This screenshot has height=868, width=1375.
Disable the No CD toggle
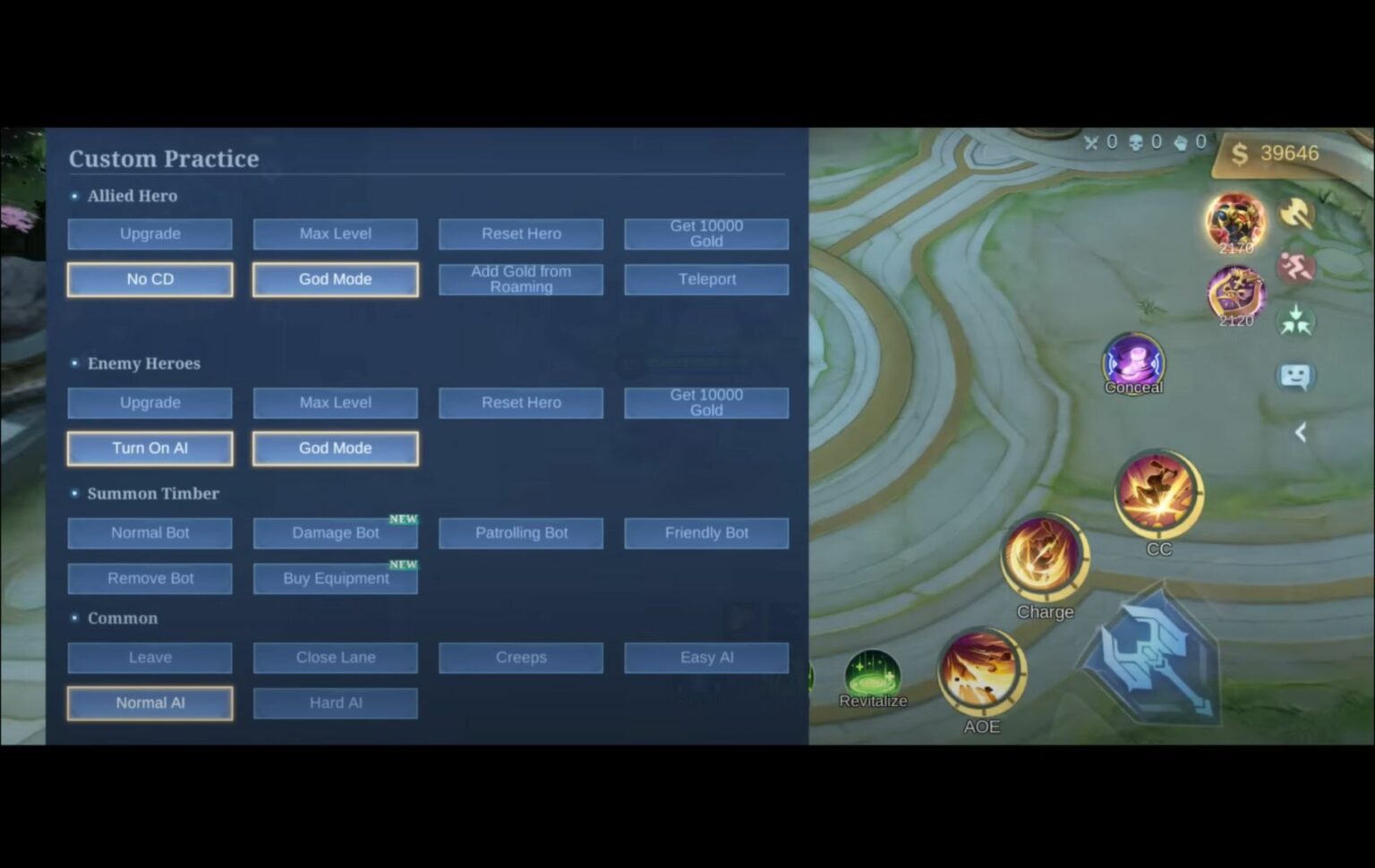point(149,278)
